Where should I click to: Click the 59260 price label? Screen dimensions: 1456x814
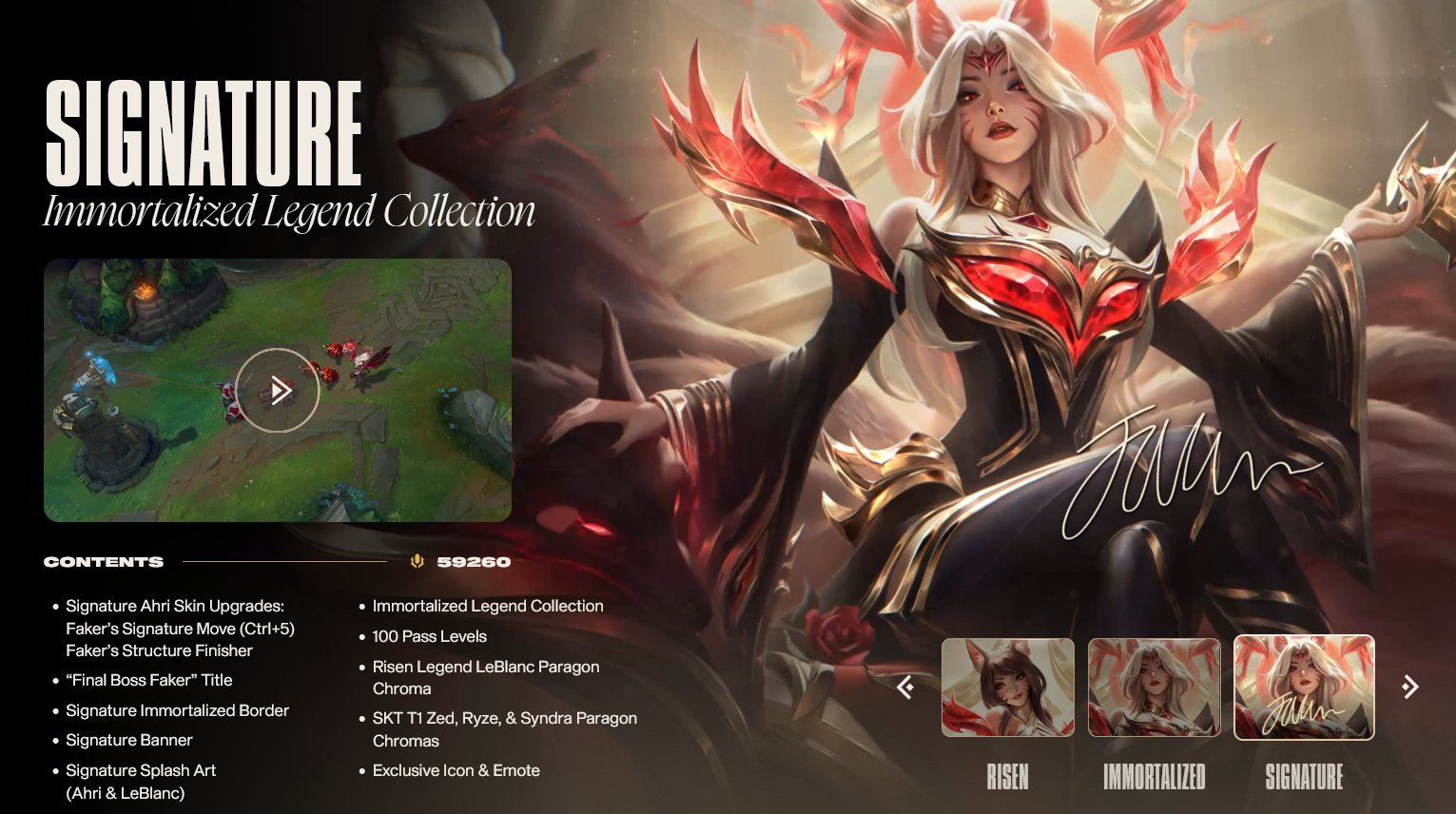(473, 561)
